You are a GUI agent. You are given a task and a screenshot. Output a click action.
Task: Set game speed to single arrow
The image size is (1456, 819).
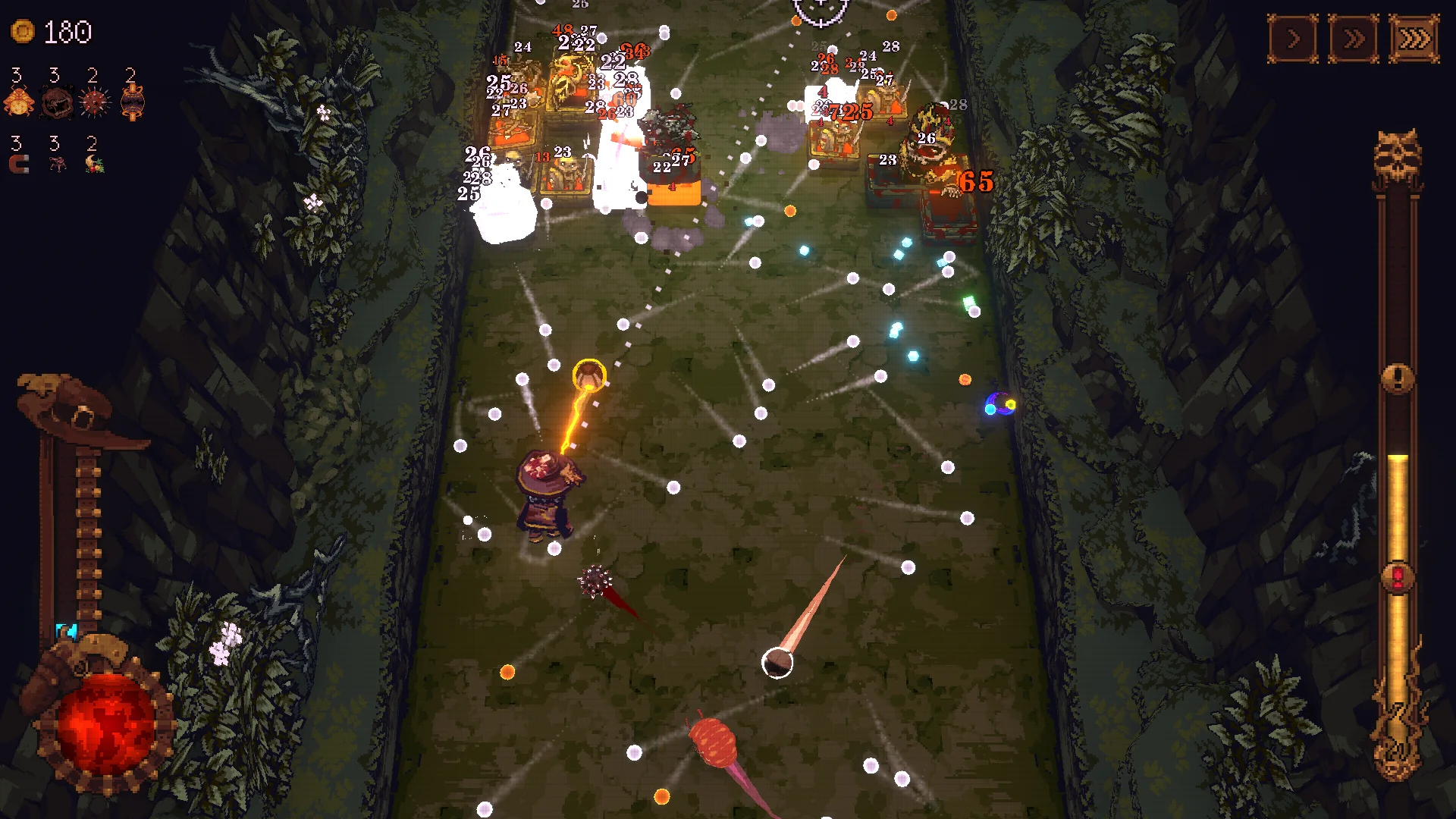[x=1293, y=38]
